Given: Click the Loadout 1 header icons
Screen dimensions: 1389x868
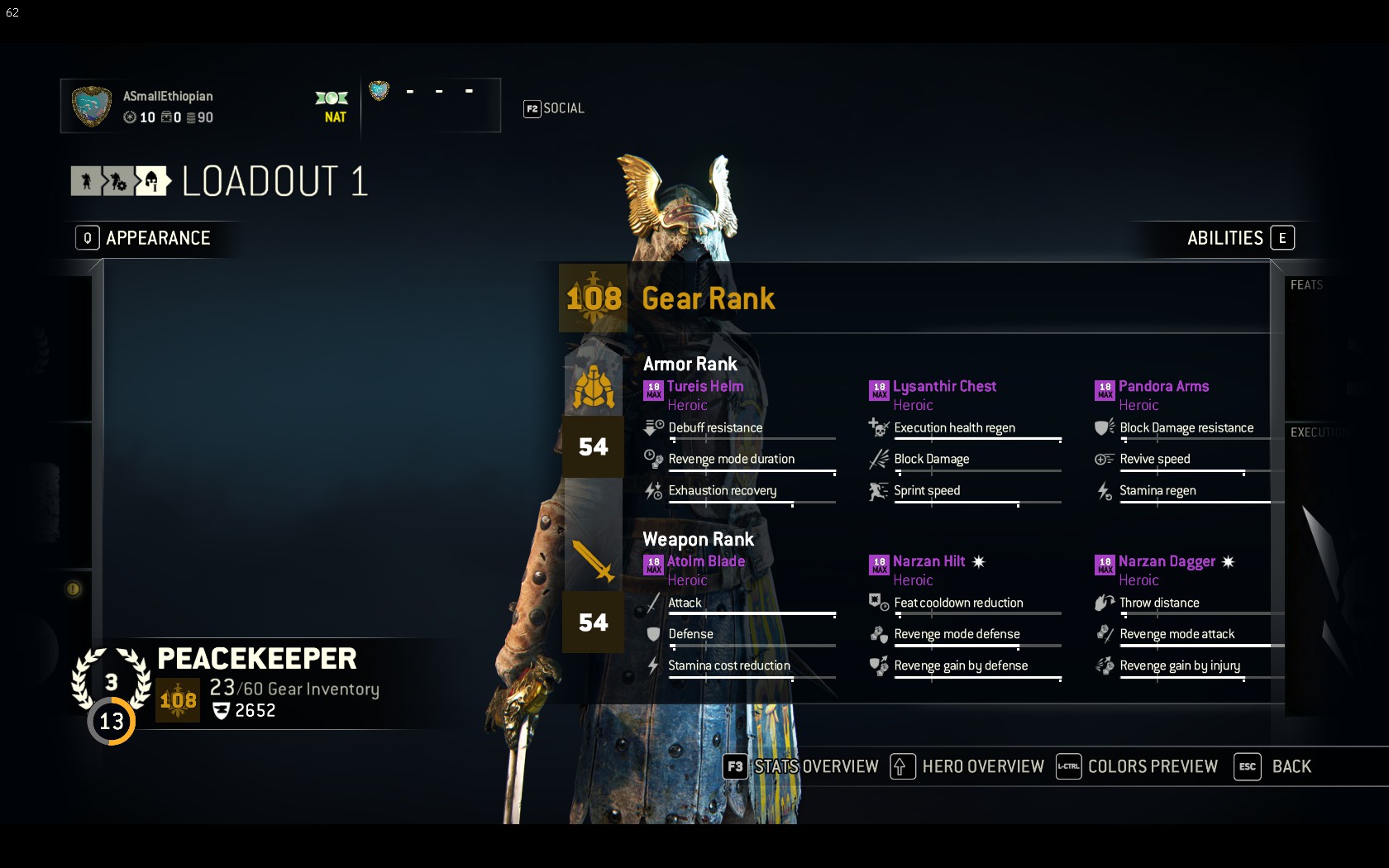Looking at the screenshot, I should tap(121, 181).
